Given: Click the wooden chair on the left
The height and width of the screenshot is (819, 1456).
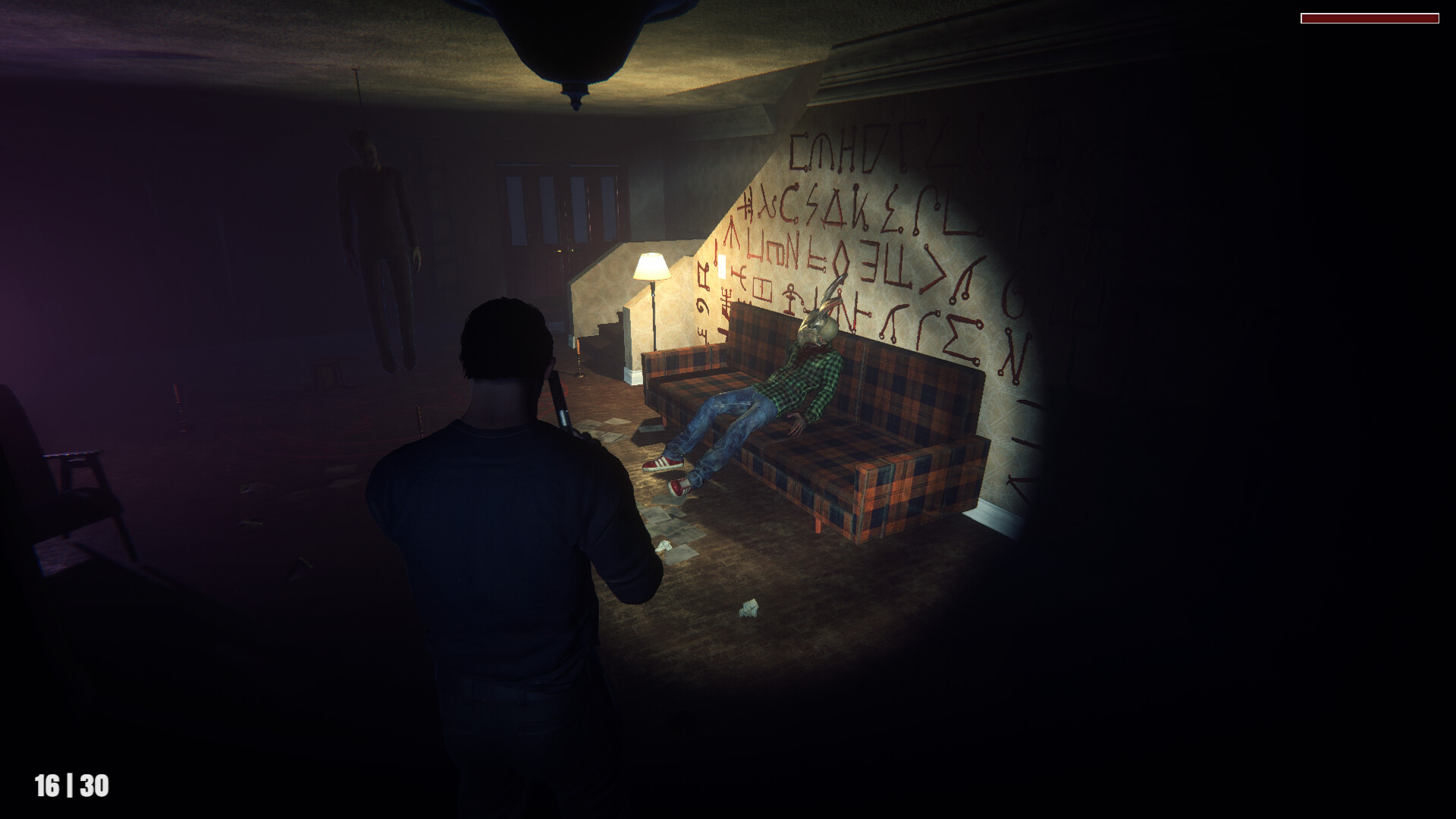Looking at the screenshot, I should tap(61, 485).
